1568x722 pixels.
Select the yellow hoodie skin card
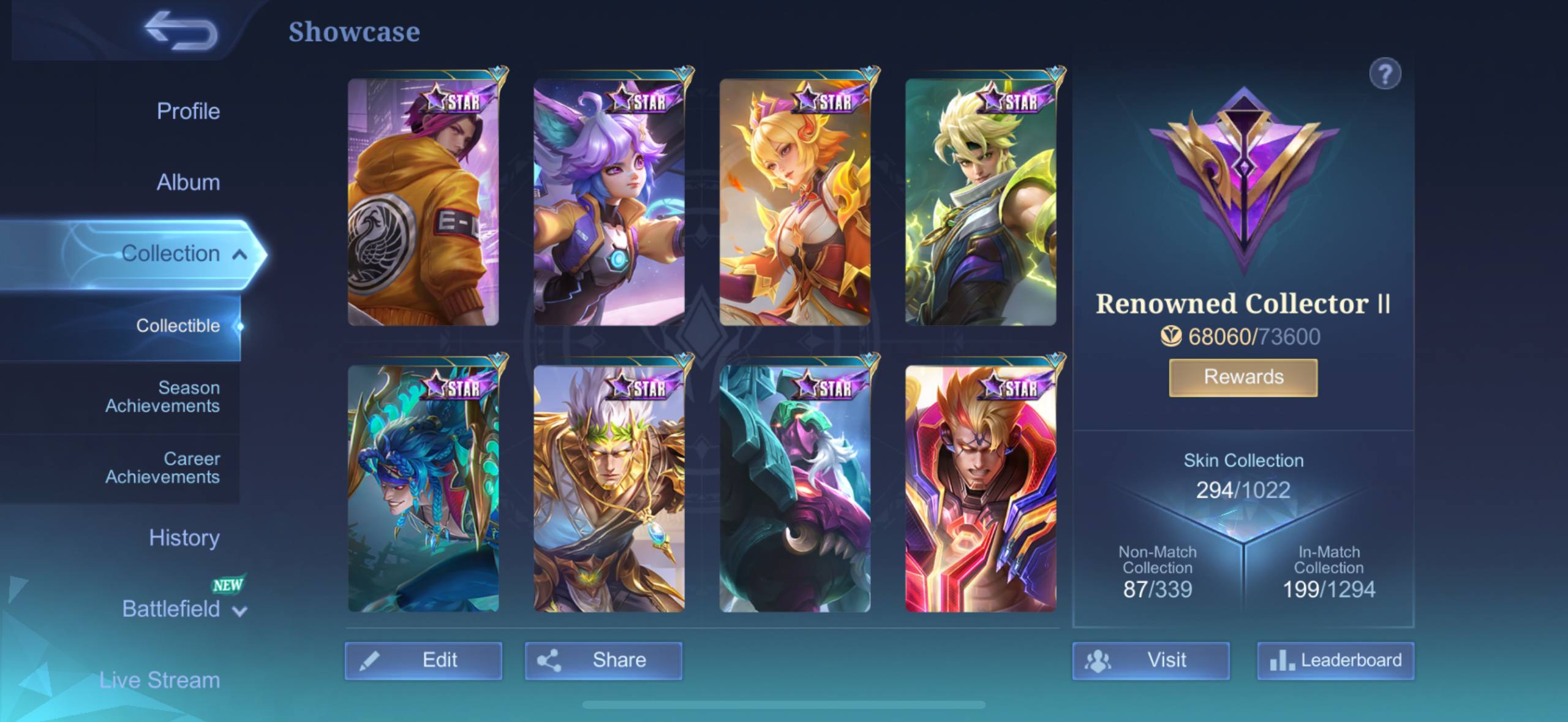tap(423, 202)
